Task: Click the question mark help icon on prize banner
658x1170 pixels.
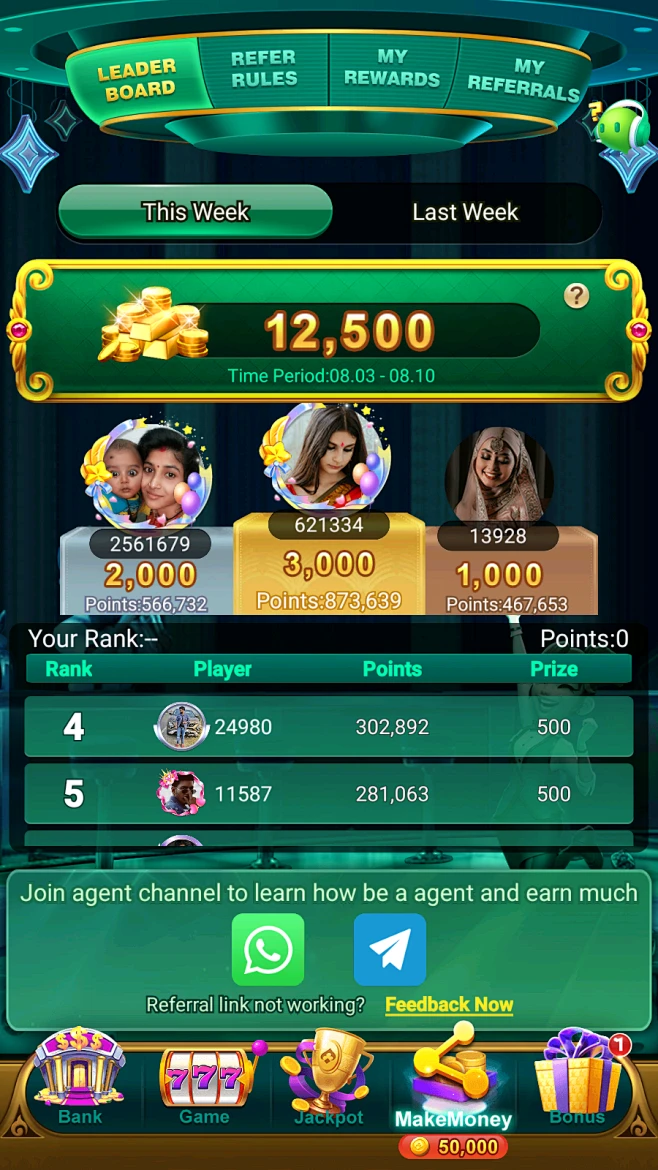Action: click(576, 296)
